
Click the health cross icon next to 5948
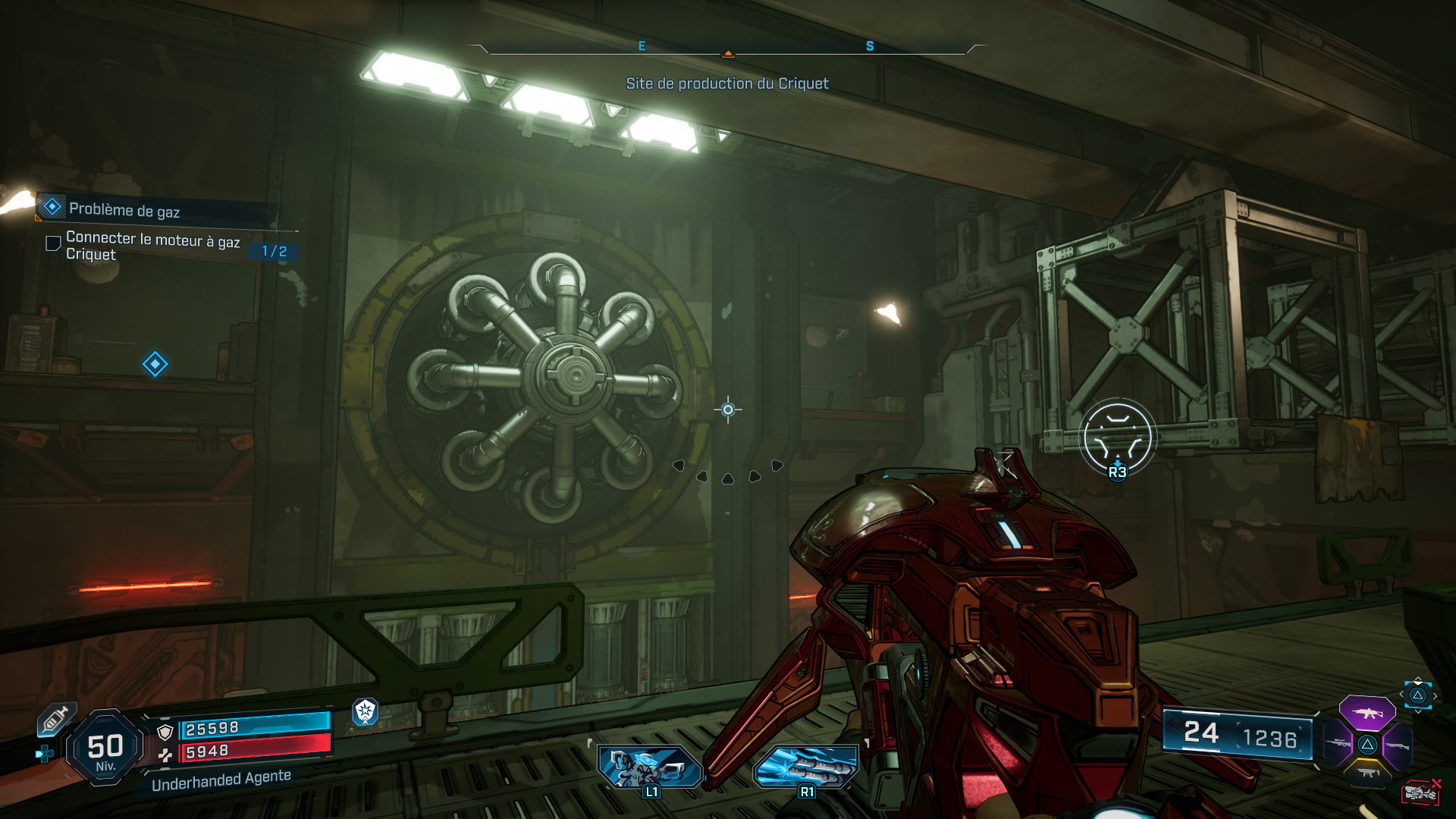pos(166,754)
